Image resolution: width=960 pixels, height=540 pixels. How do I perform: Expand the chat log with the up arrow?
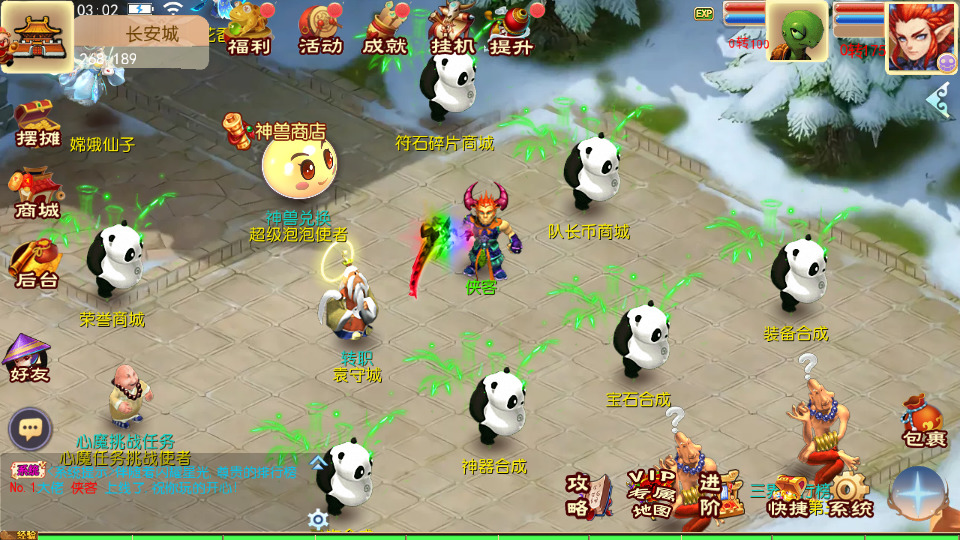318,462
